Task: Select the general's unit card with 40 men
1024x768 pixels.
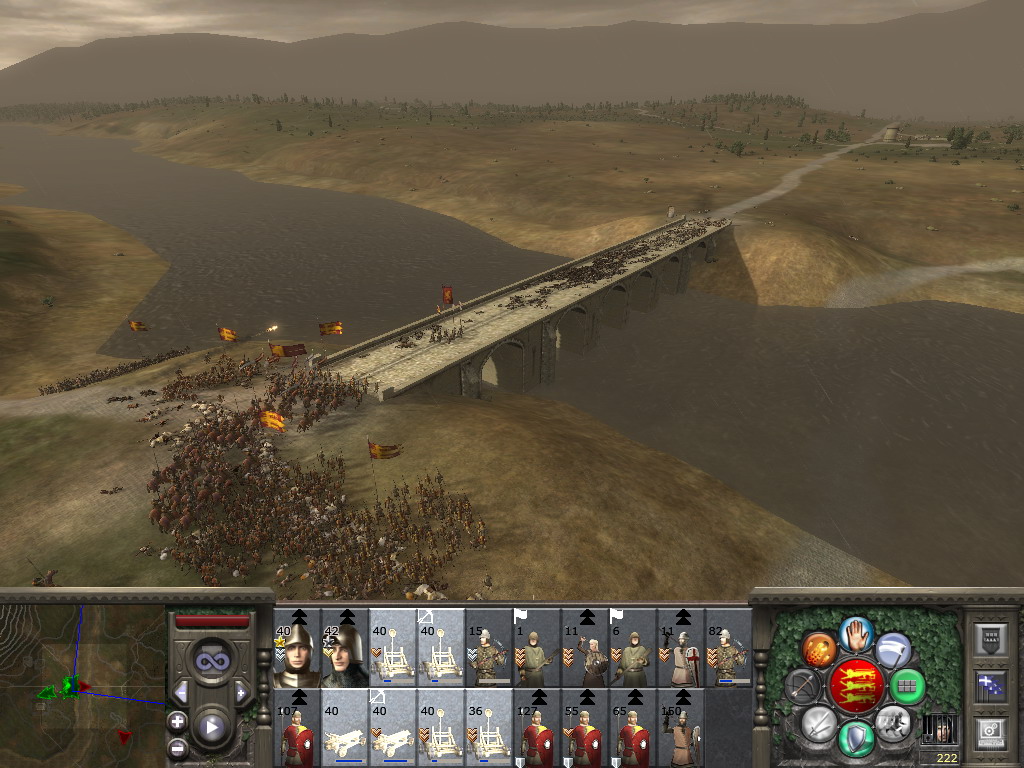Action: (296, 648)
